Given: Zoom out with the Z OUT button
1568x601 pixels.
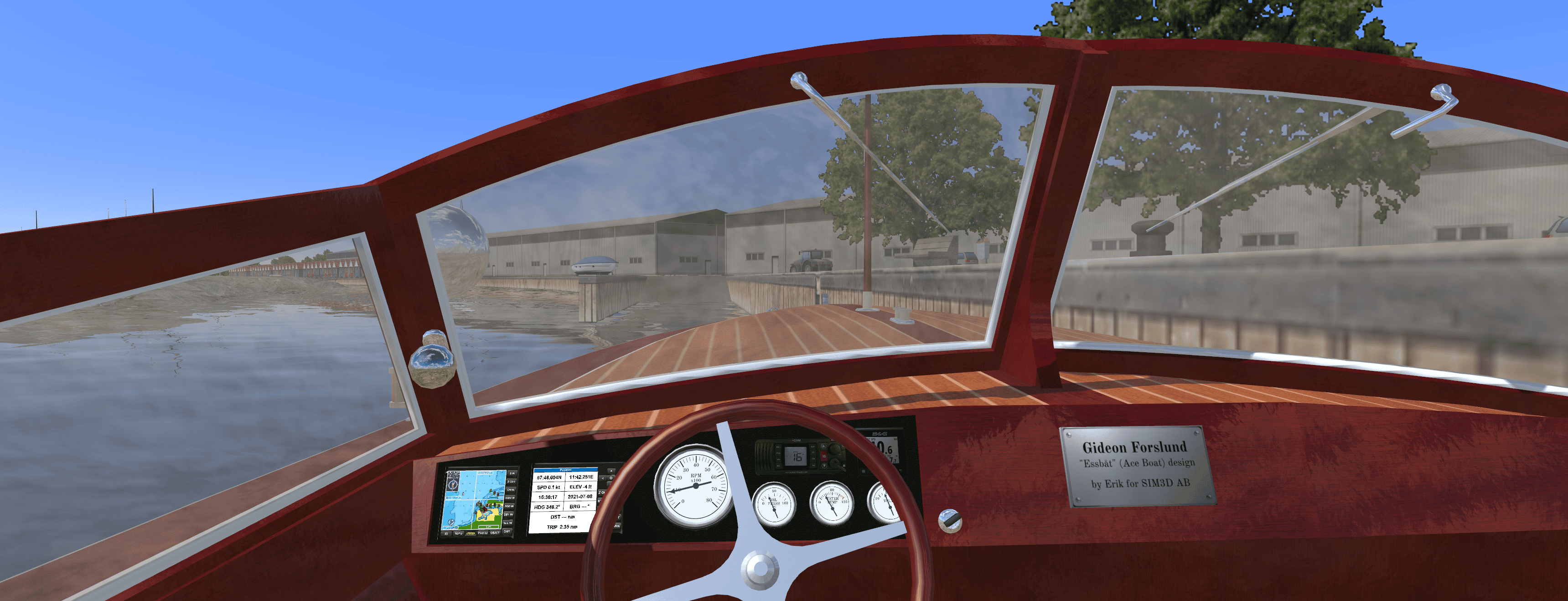Looking at the screenshot, I should coord(511,481).
